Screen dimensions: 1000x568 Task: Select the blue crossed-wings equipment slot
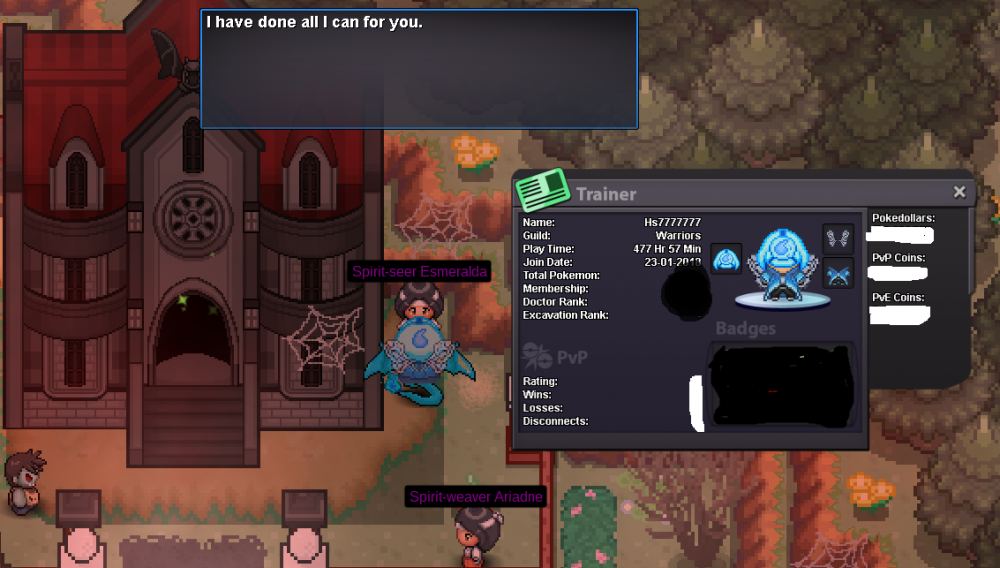point(838,272)
